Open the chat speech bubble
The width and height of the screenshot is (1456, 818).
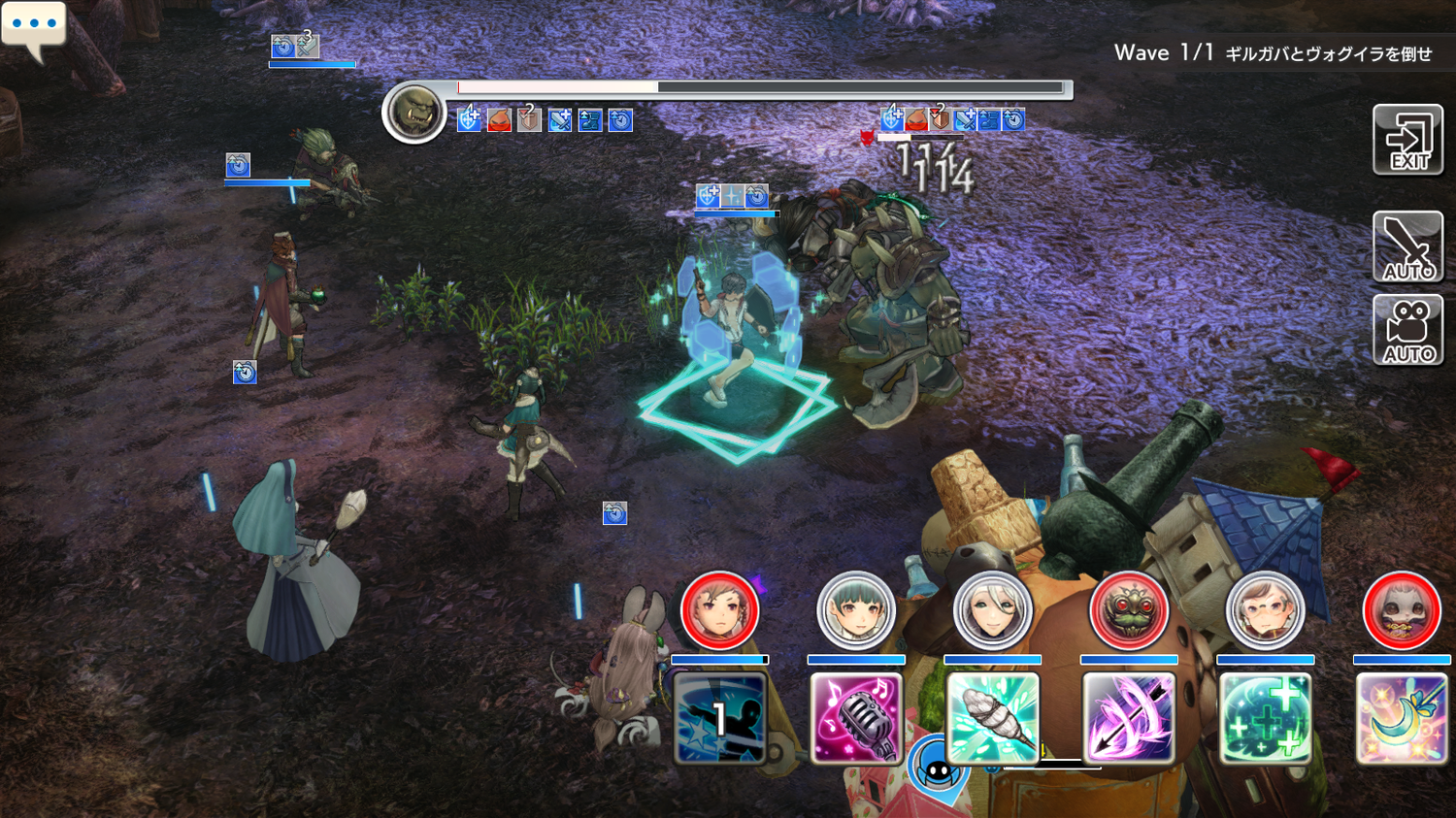[x=34, y=26]
